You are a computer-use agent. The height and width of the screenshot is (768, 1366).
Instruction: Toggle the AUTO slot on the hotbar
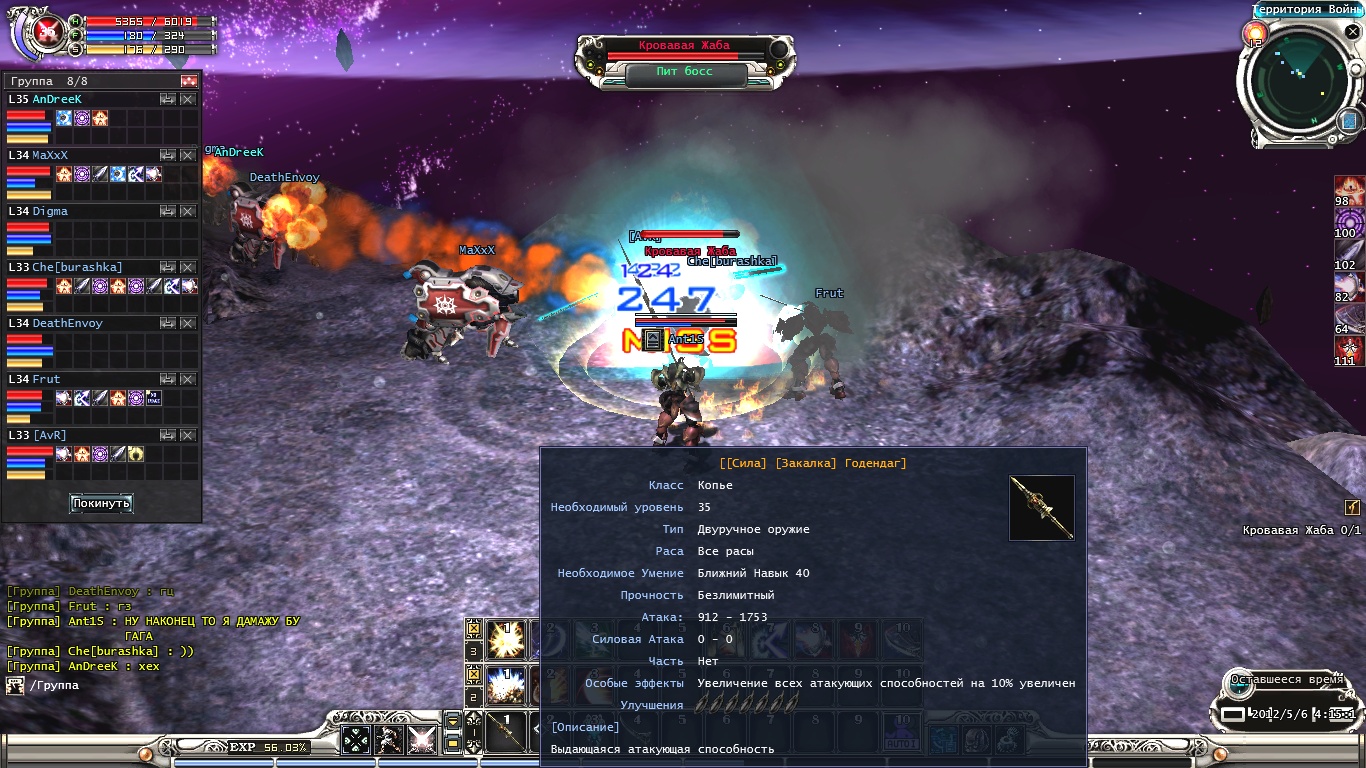901,733
